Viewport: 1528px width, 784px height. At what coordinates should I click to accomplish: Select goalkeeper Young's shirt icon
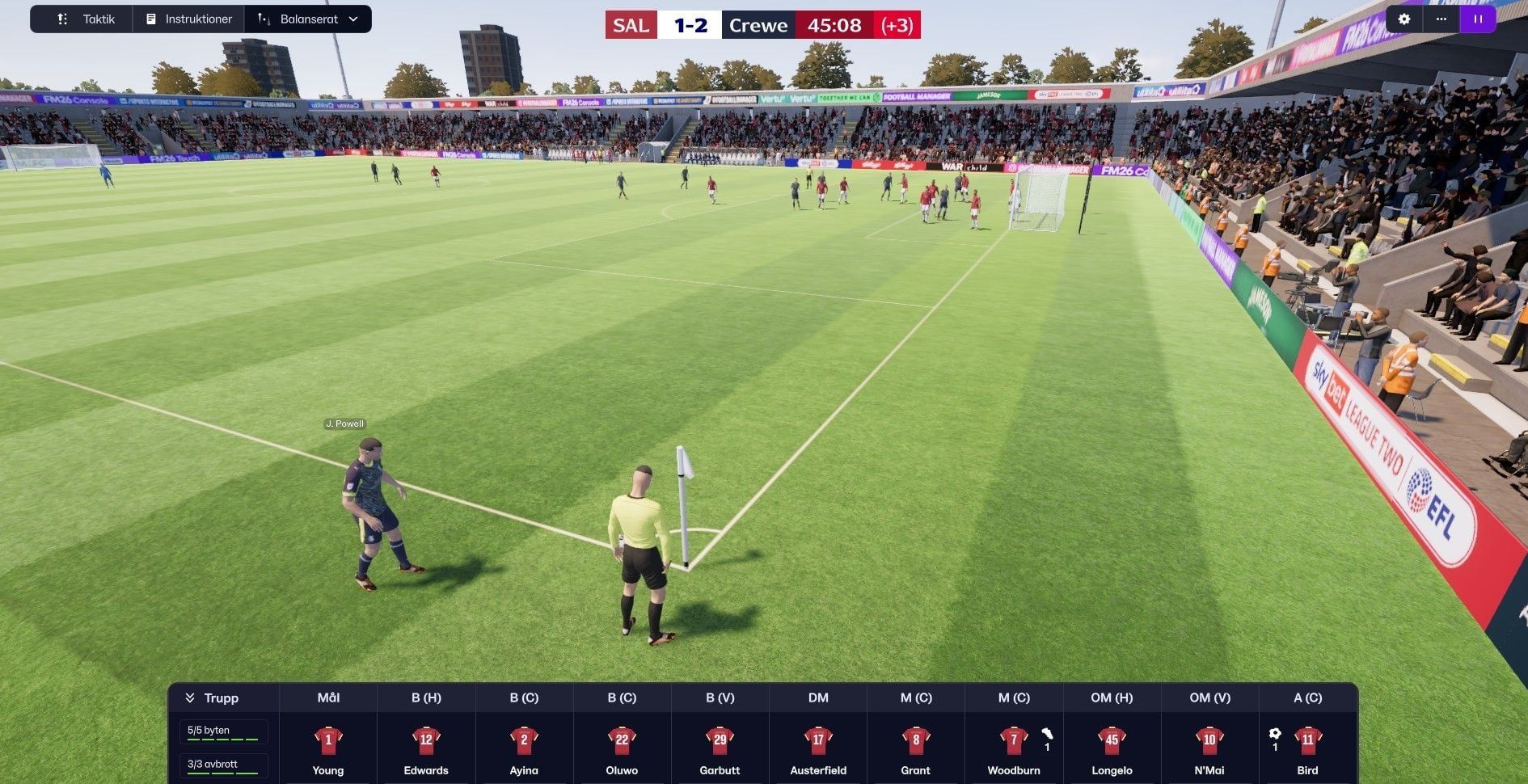[327, 740]
